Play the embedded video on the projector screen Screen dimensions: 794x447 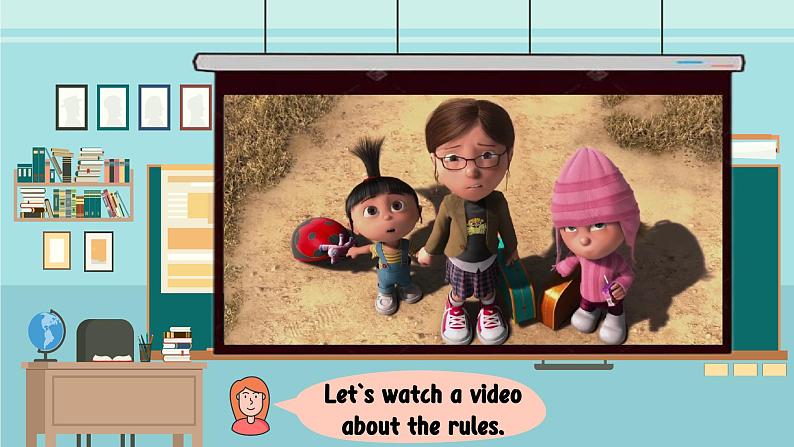click(472, 220)
